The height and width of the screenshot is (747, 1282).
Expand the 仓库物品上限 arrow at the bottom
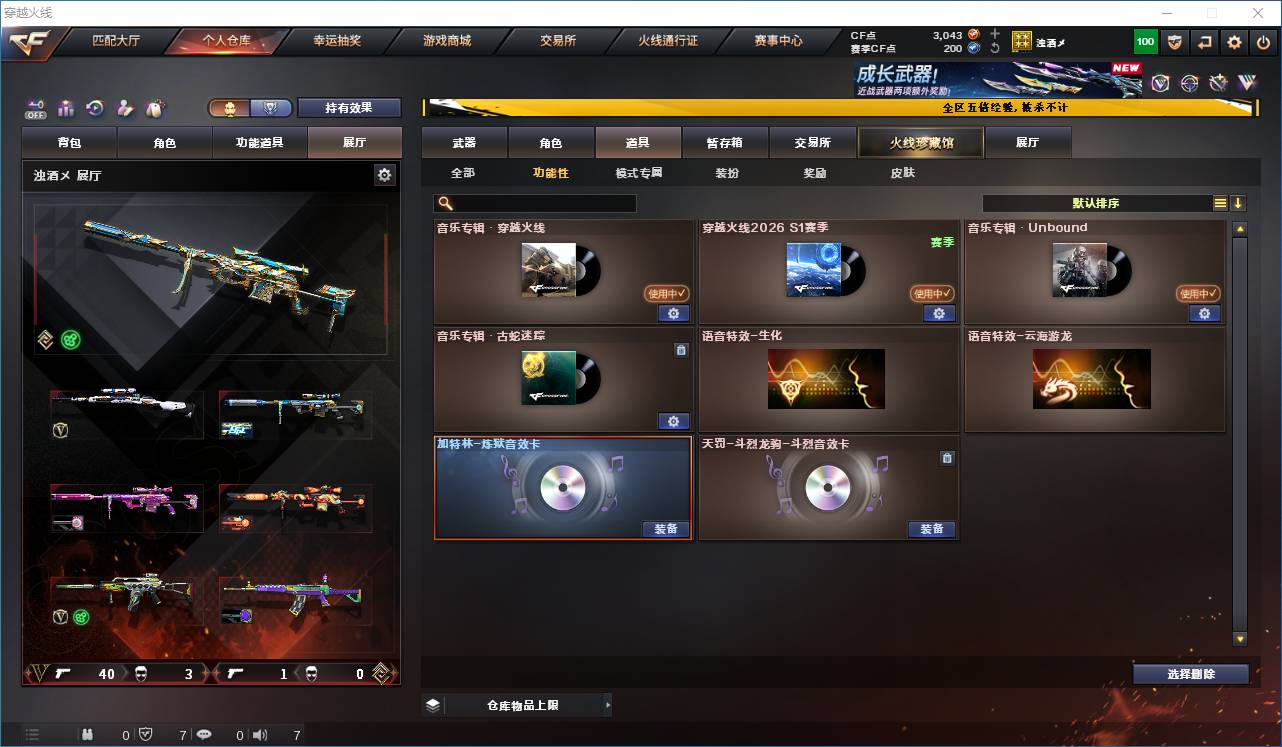(607, 705)
